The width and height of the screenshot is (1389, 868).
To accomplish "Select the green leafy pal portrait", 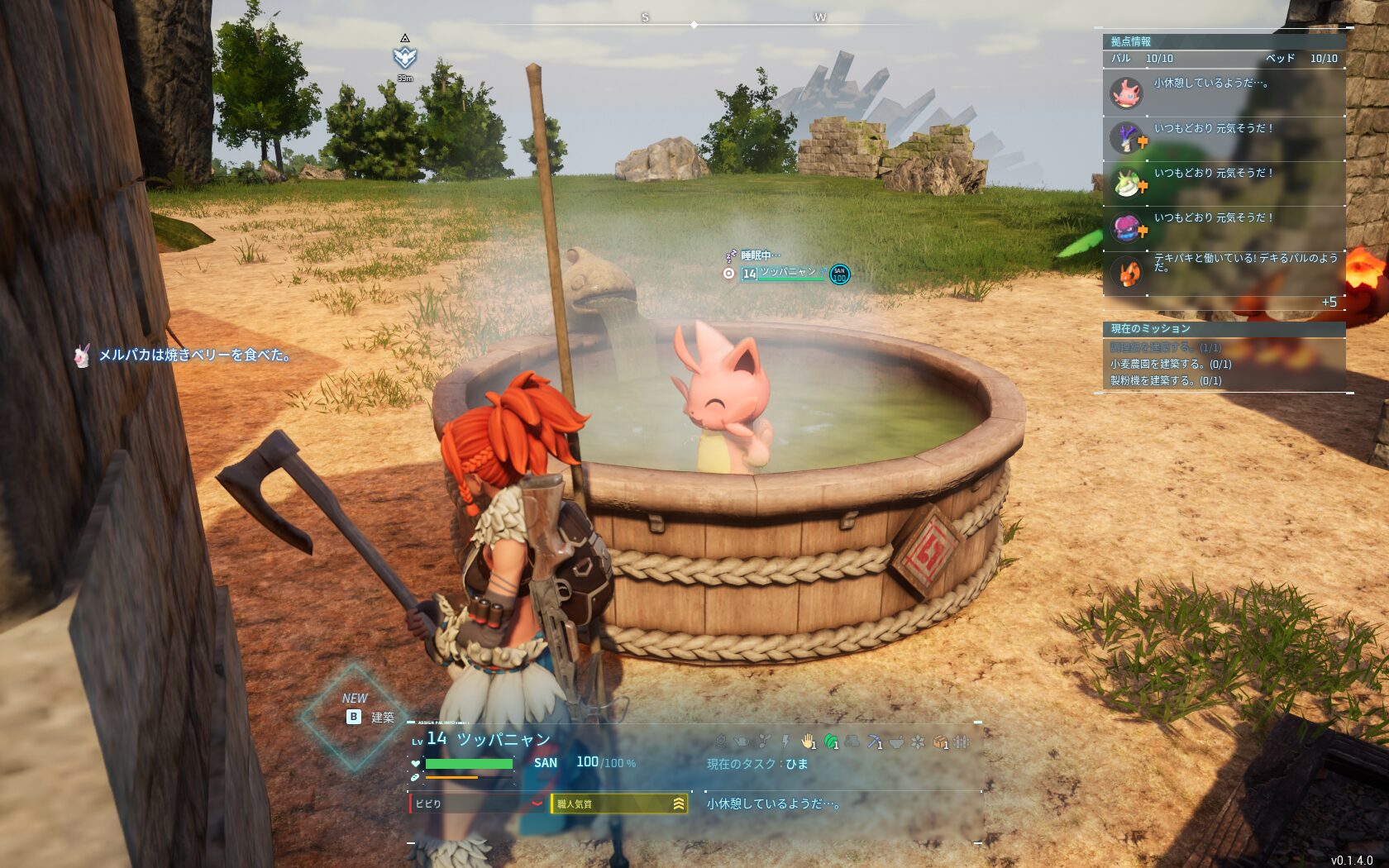I will point(1126,184).
